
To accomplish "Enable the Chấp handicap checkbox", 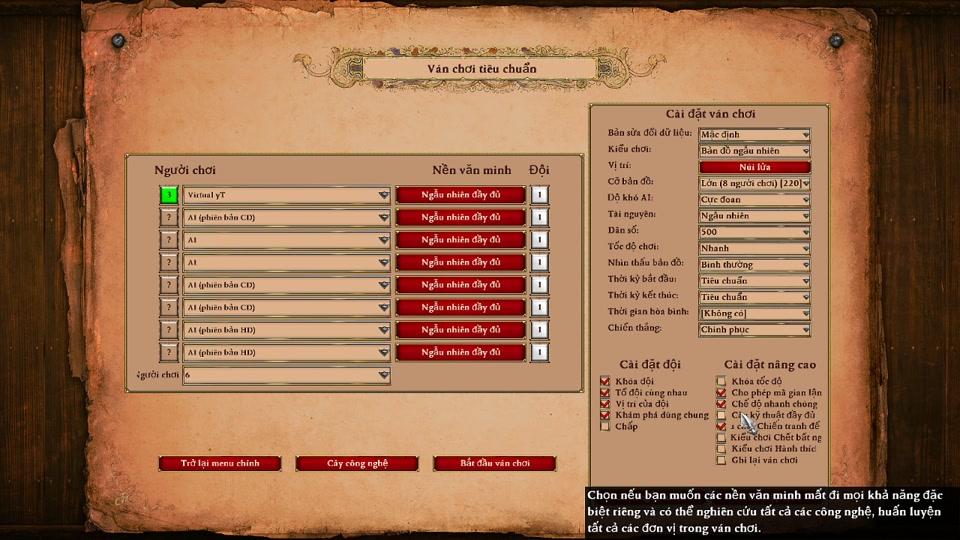I will pyautogui.click(x=605, y=427).
